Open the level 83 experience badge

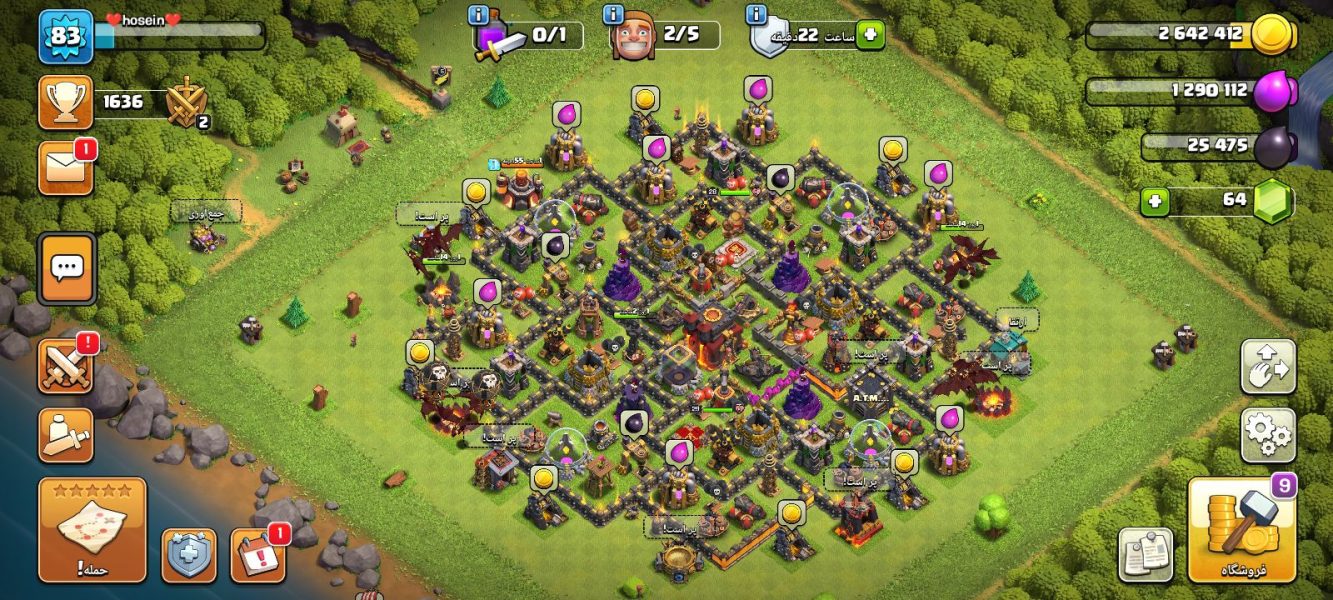pyautogui.click(x=66, y=36)
